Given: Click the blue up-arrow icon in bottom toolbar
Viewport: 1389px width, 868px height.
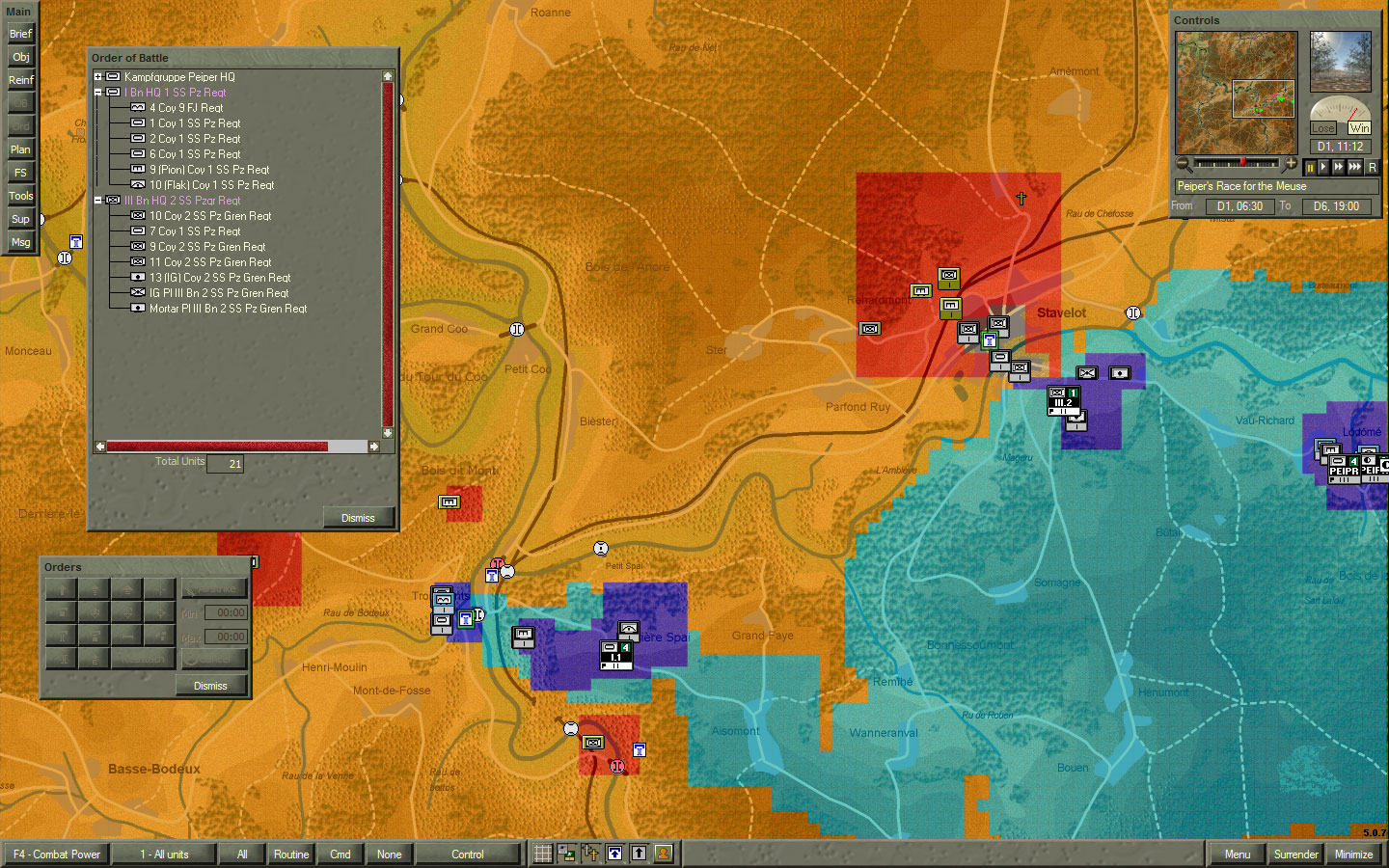Looking at the screenshot, I should coord(614,853).
